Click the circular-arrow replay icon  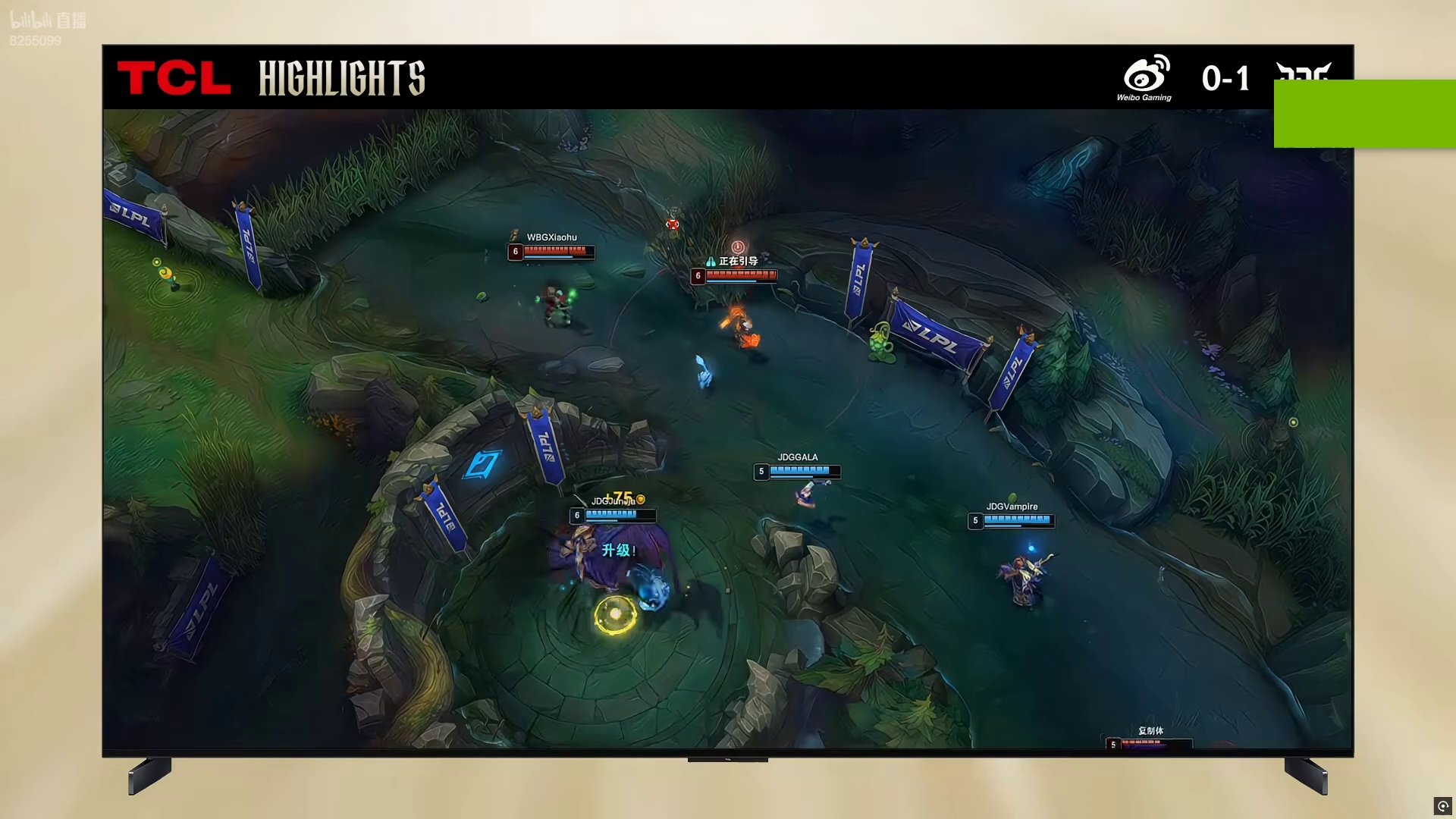[1442, 805]
